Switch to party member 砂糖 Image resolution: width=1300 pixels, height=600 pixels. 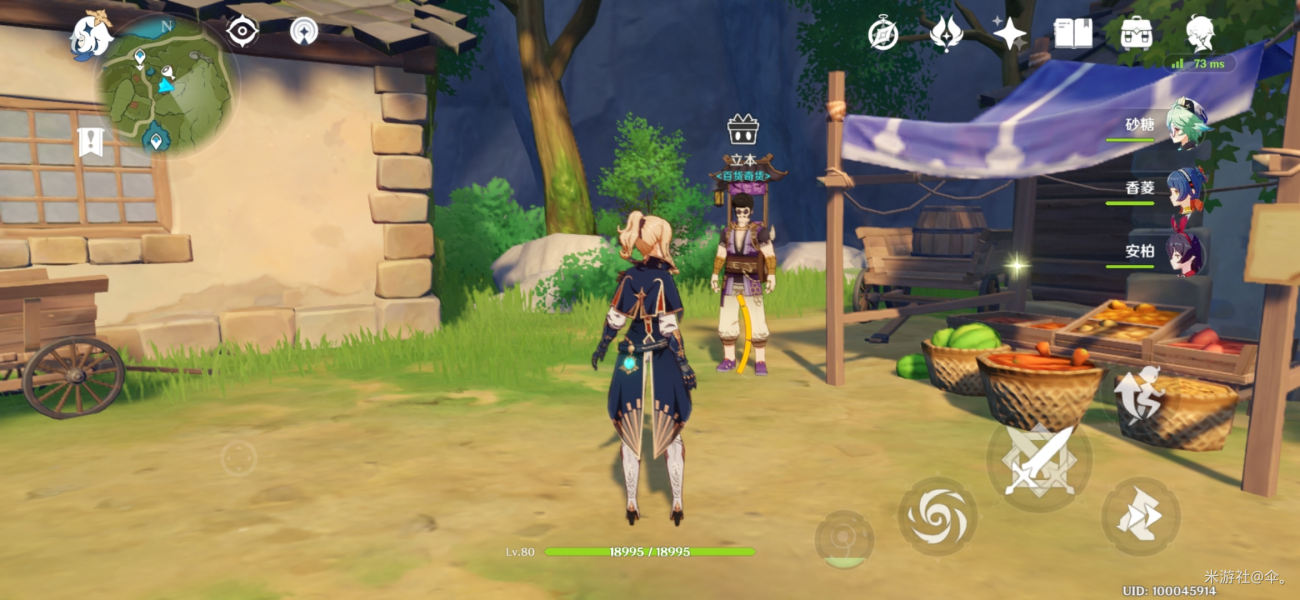(x=1186, y=124)
